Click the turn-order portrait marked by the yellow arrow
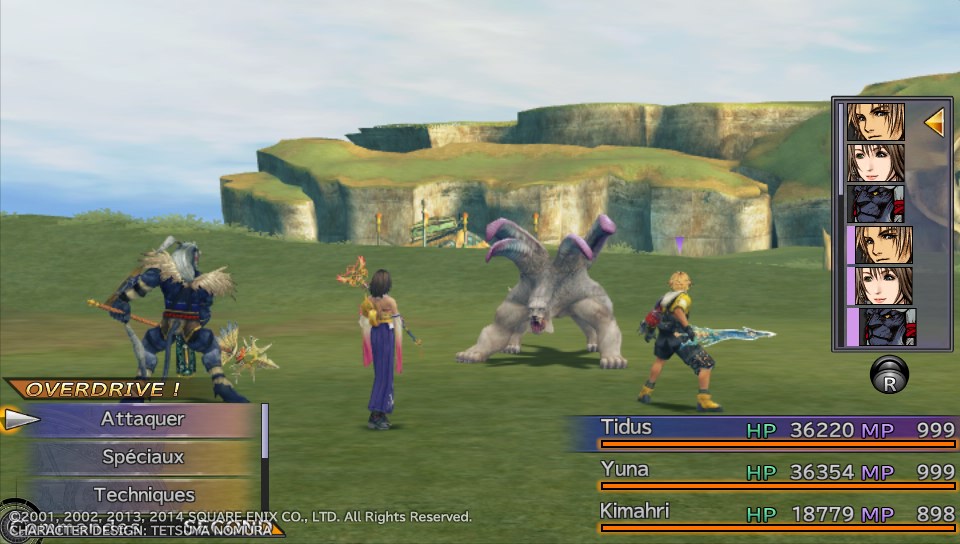The width and height of the screenshot is (960, 544). [x=876, y=122]
